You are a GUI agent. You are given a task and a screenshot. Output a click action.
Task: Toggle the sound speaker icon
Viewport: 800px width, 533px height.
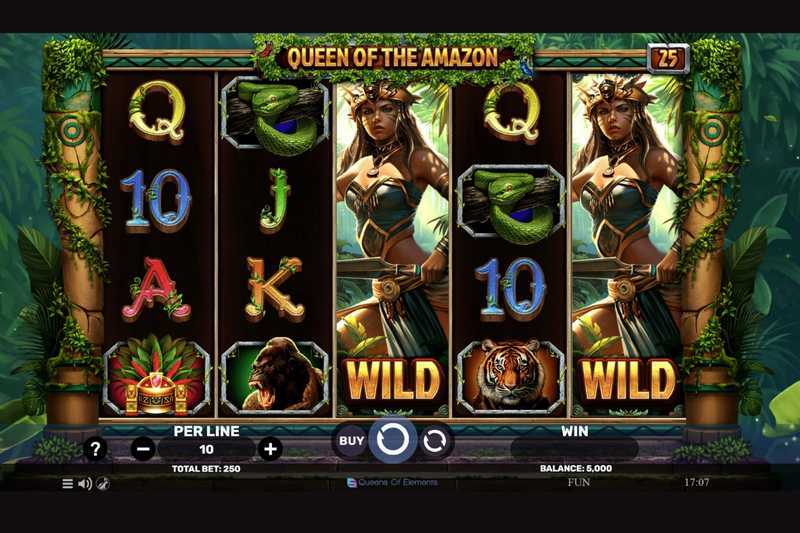(x=85, y=483)
